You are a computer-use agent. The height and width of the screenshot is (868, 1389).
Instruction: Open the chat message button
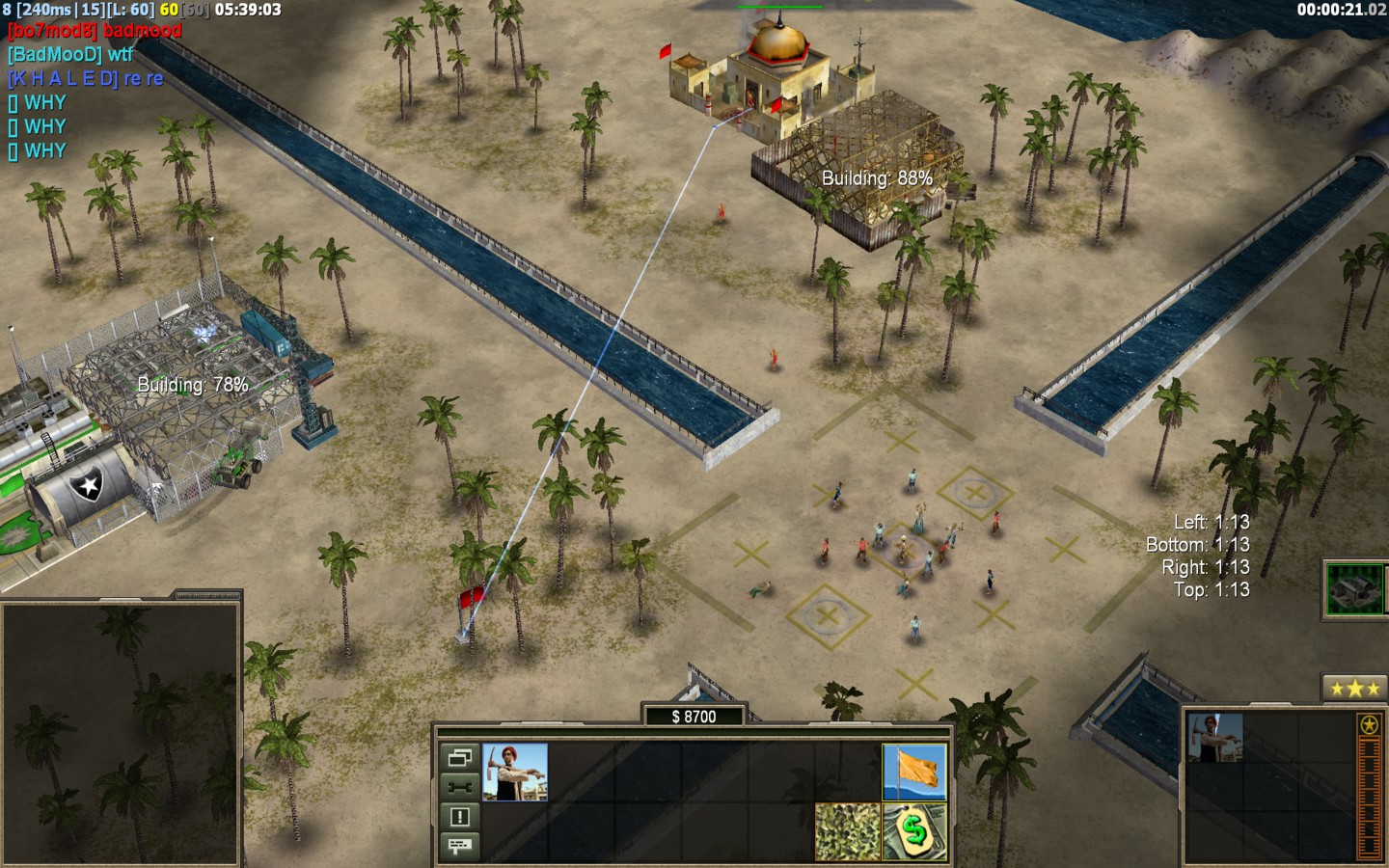click(x=459, y=846)
